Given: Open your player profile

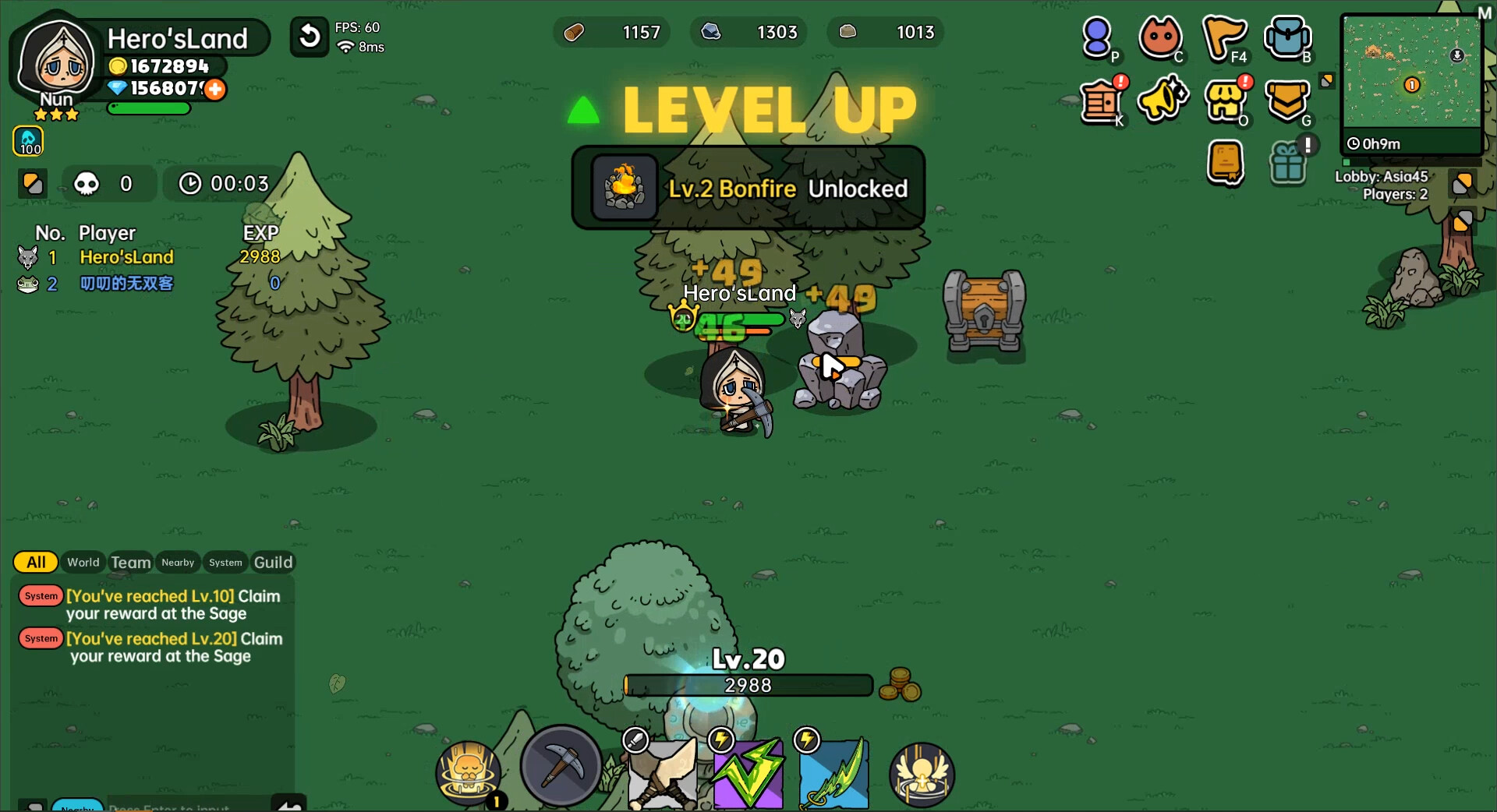Looking at the screenshot, I should 1099,37.
